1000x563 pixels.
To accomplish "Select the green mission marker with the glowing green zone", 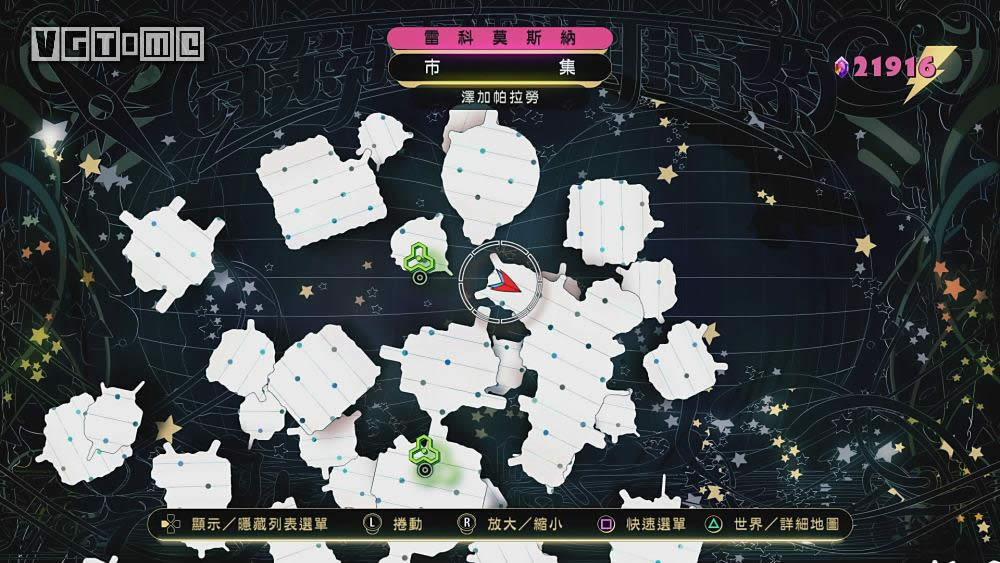I will point(425,452).
